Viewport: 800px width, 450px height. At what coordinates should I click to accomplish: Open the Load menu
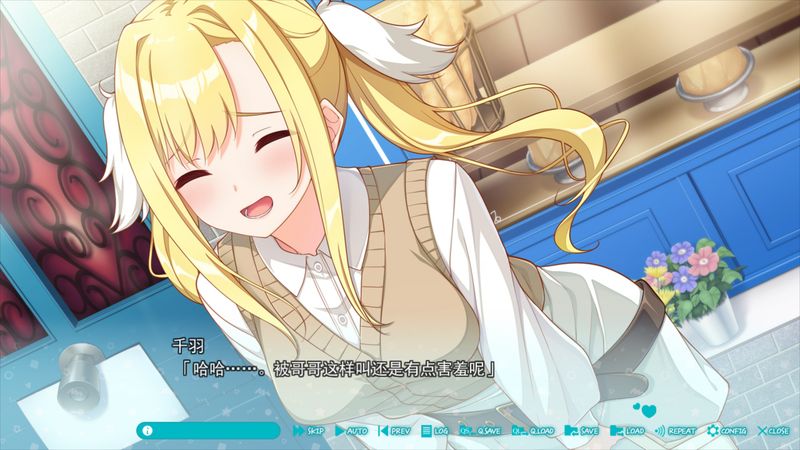[627, 430]
